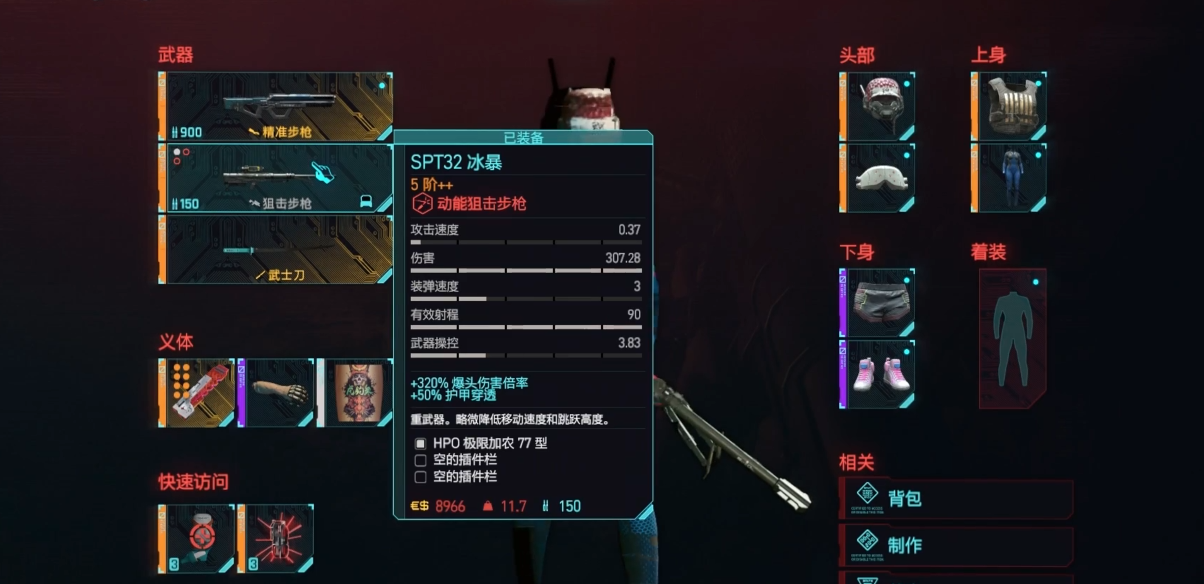Image resolution: width=1204 pixels, height=584 pixels.
Task: Click the white face mask slot
Action: point(878,177)
